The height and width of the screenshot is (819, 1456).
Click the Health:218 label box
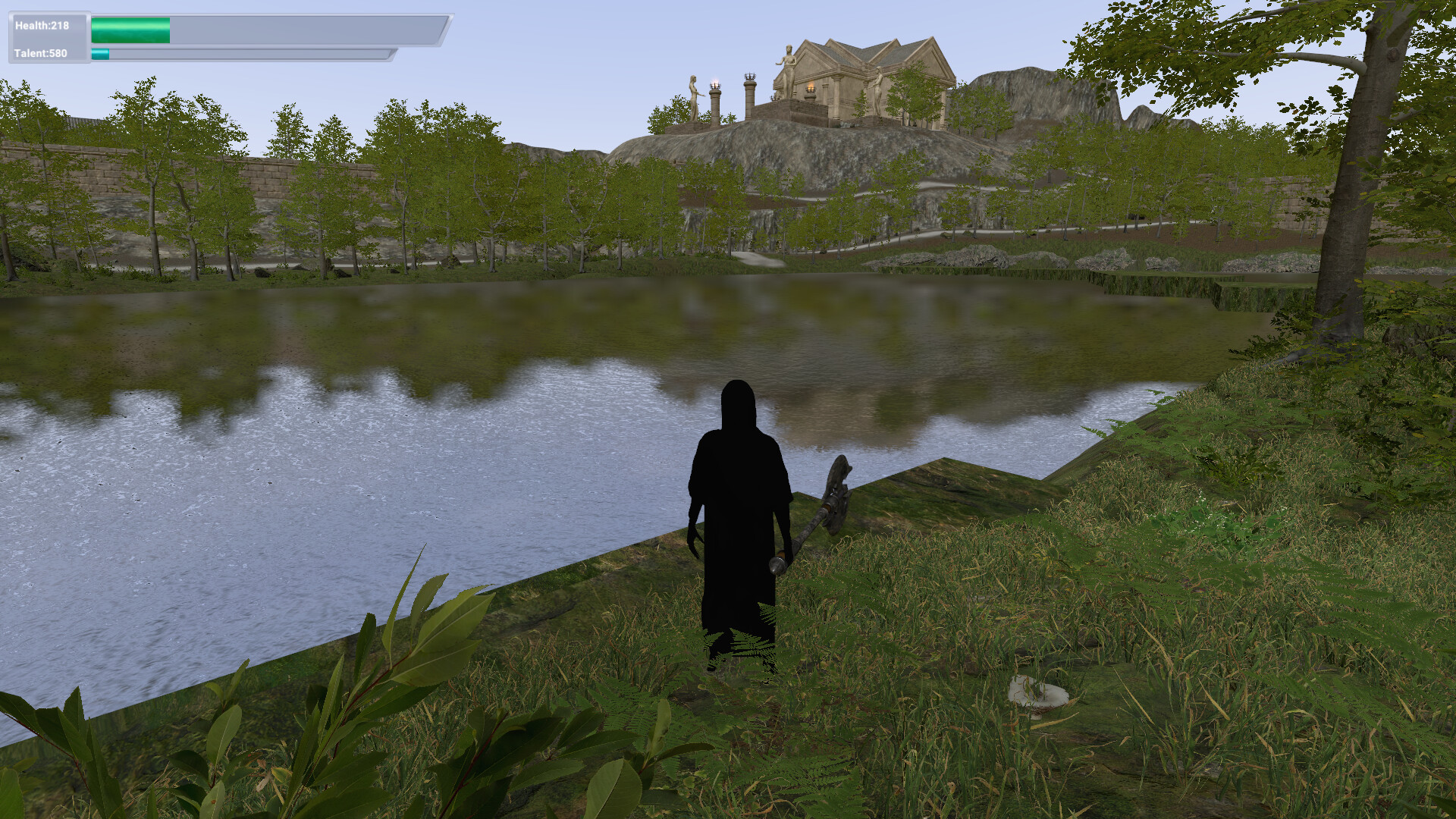[x=44, y=24]
